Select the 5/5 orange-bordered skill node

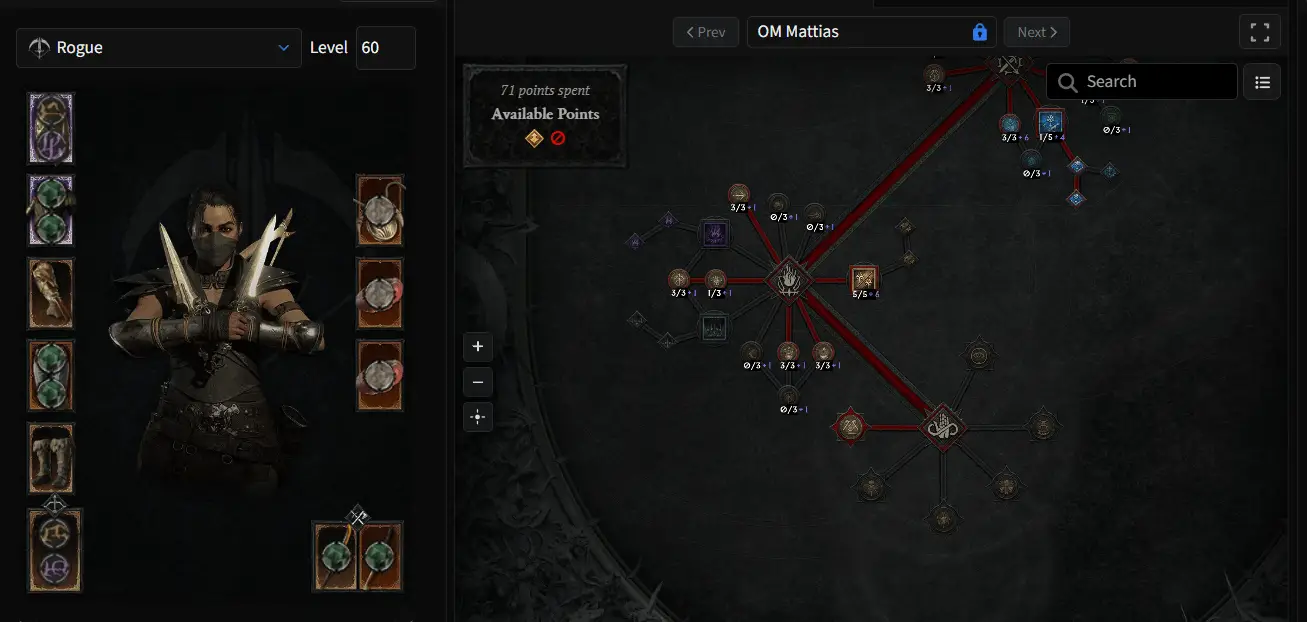[864, 279]
